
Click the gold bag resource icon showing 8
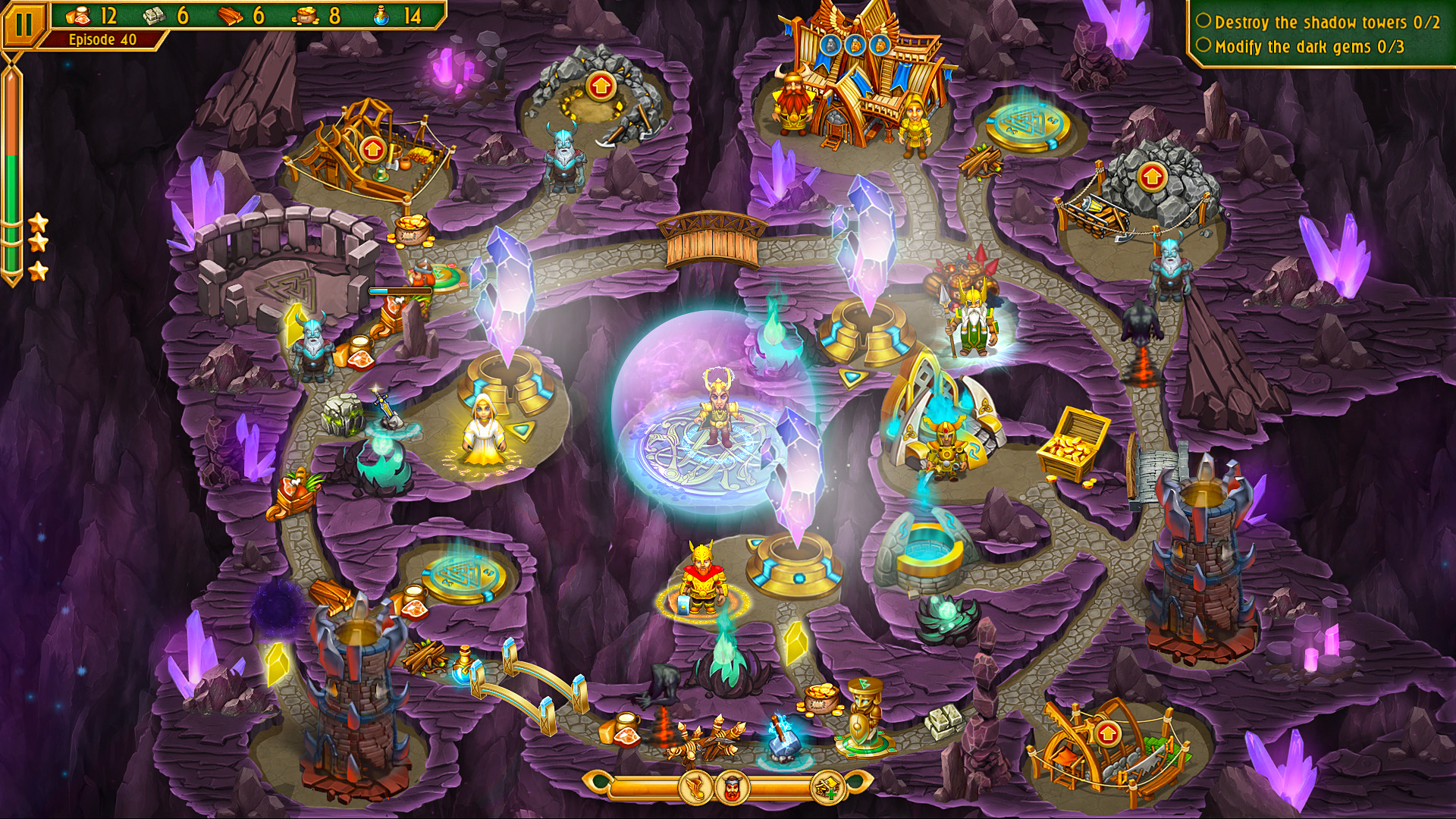coord(306,16)
